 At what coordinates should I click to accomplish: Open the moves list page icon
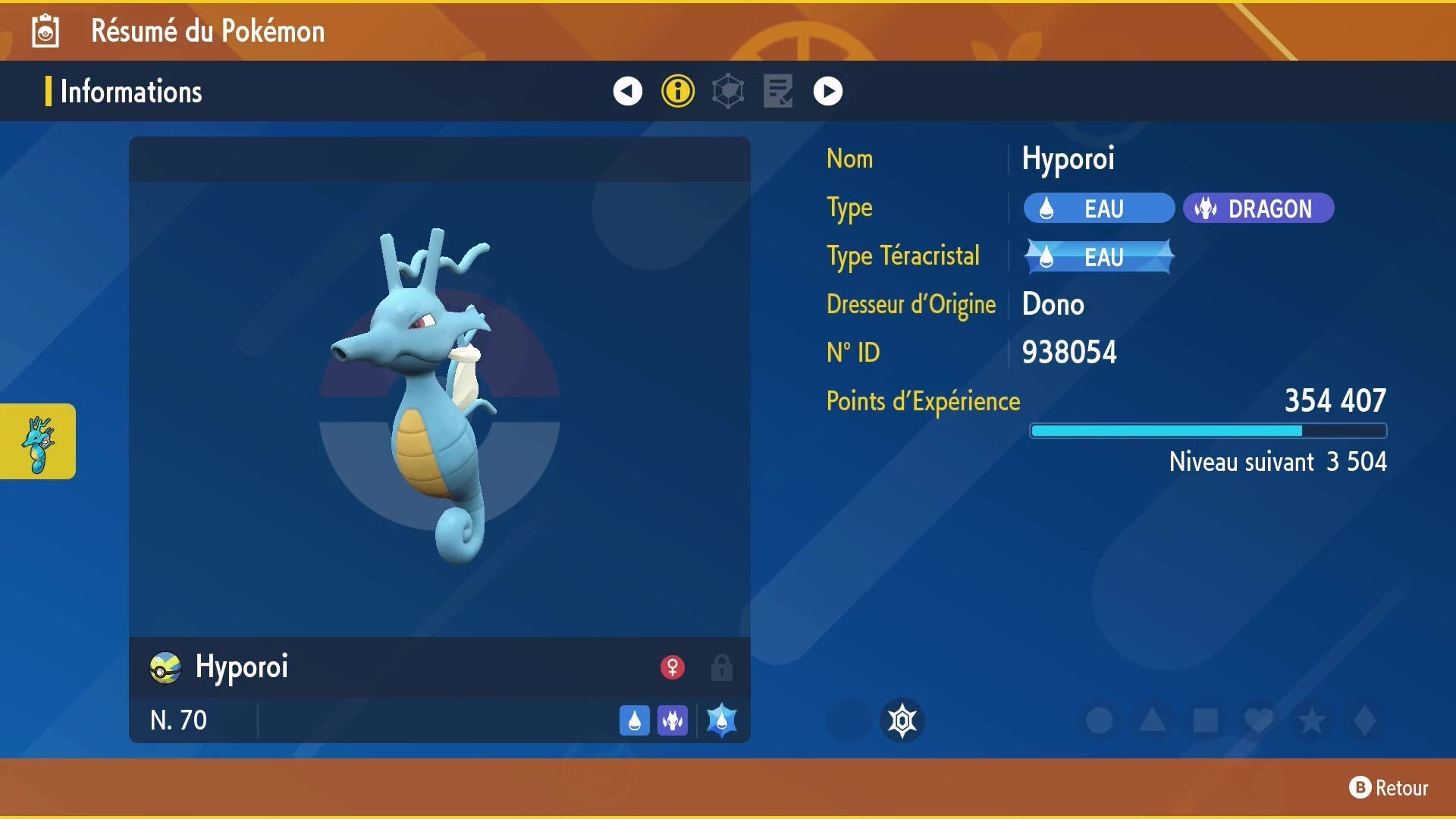[778, 90]
